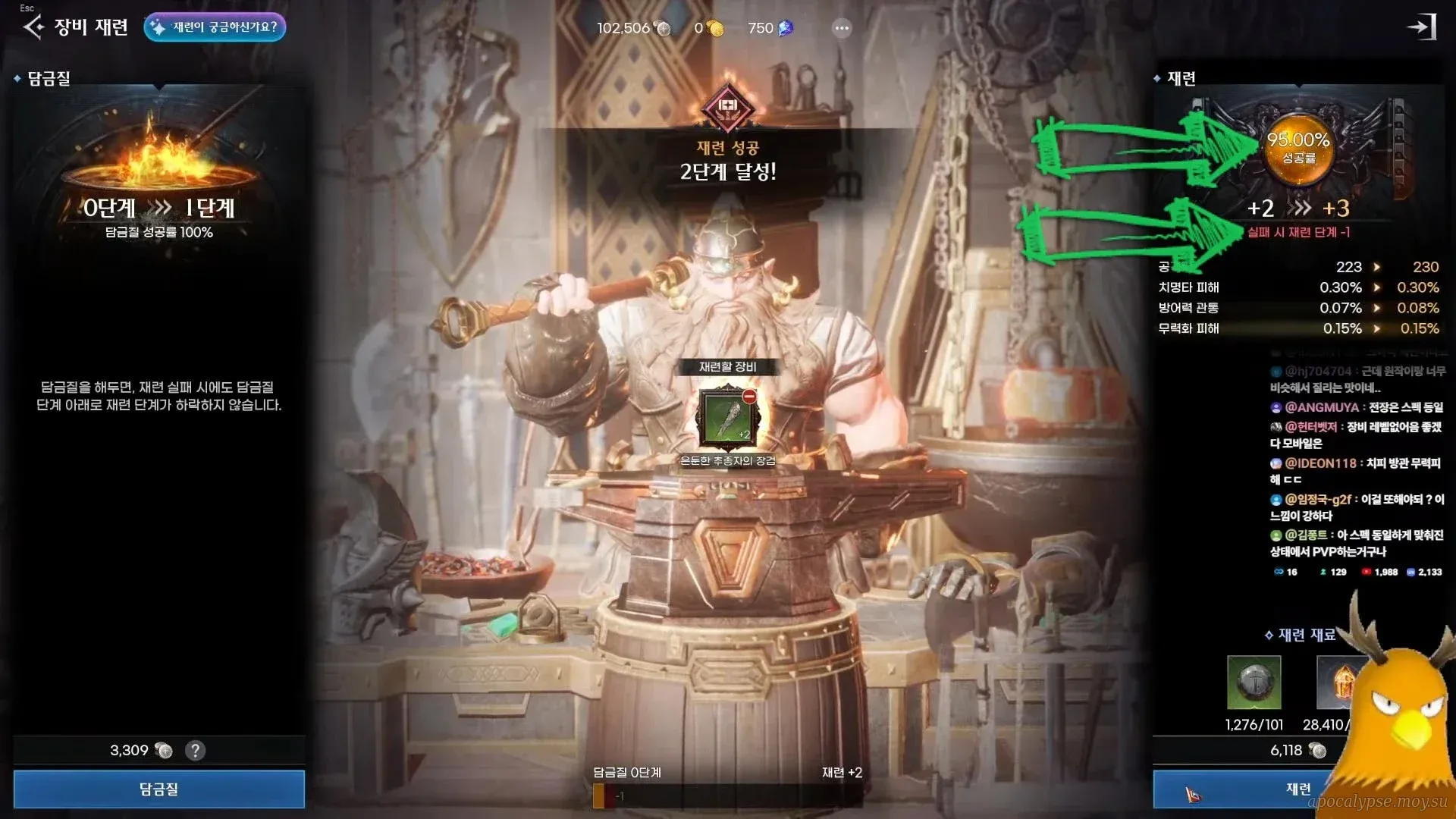Select the green material slot showing 1,276/101
1456x819 pixels.
1254,682
